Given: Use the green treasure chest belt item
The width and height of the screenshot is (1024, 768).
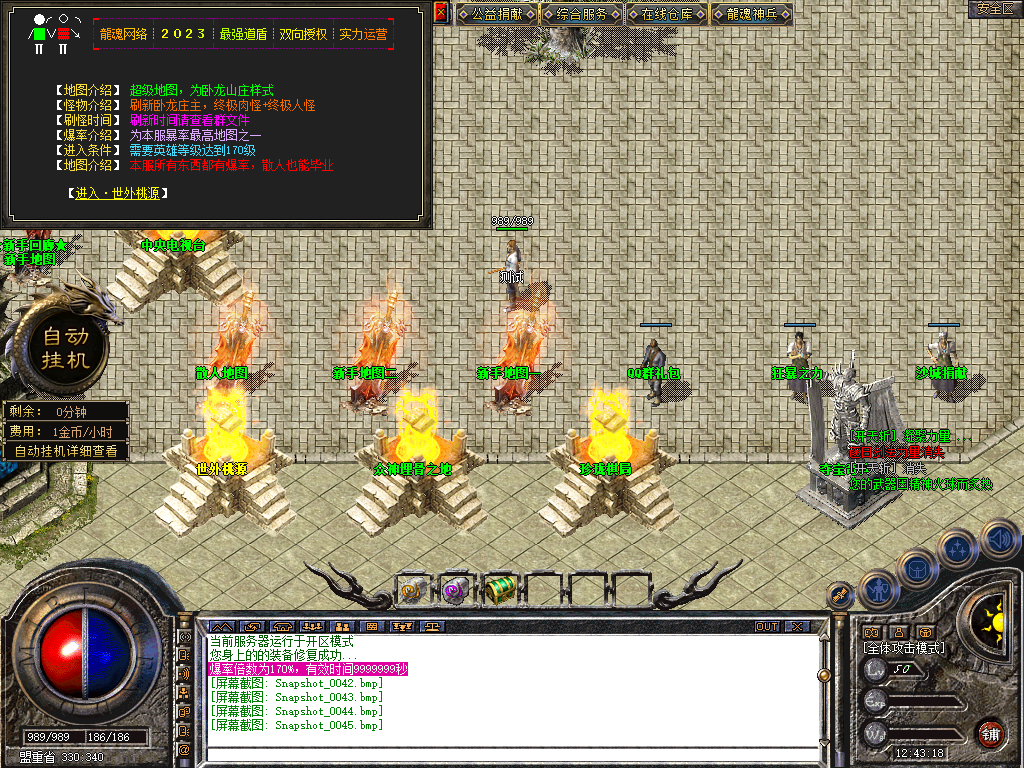Looking at the screenshot, I should click(500, 591).
